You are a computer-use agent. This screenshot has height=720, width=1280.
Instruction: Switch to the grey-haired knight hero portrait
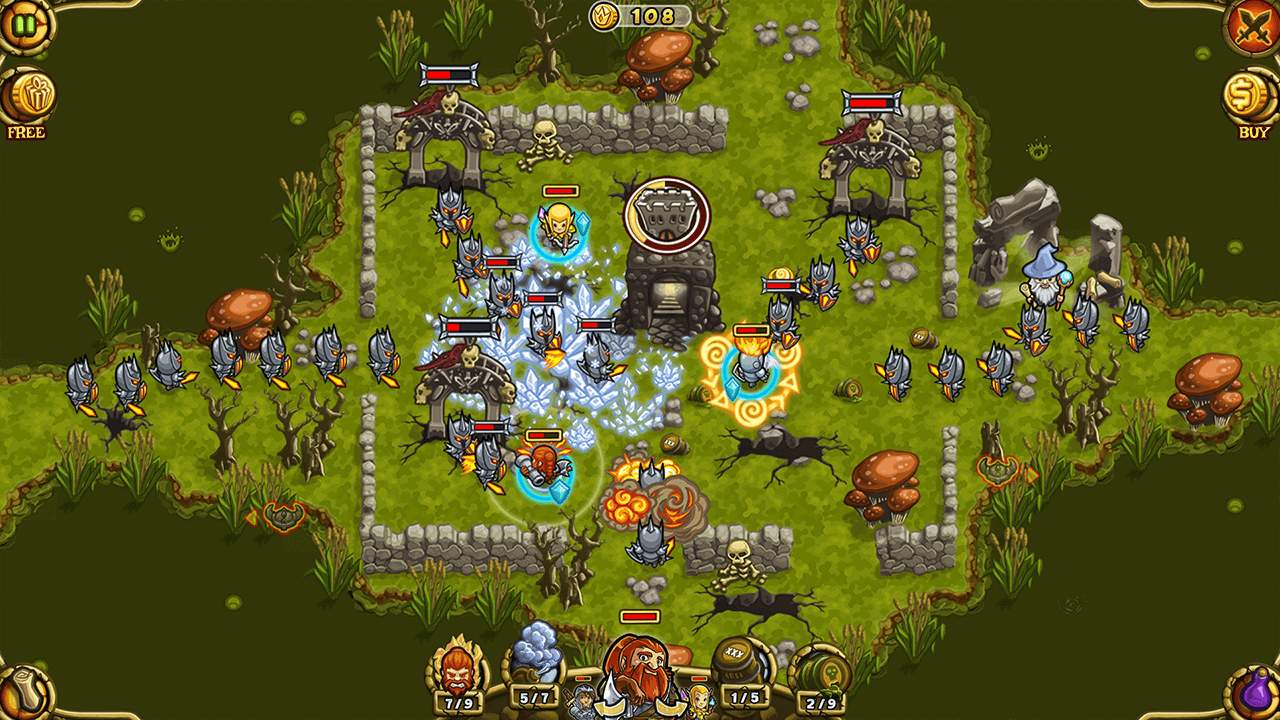point(583,701)
